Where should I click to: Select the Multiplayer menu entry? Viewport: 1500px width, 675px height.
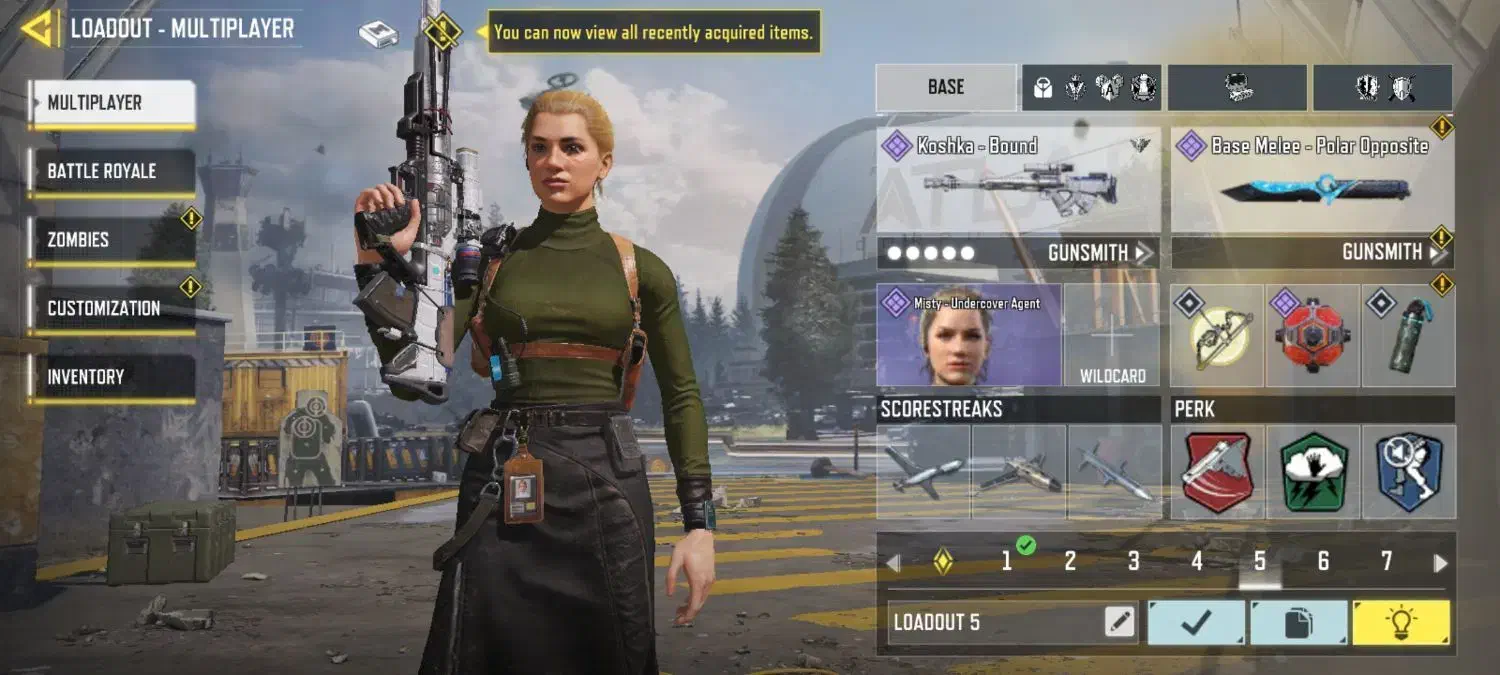tap(112, 103)
